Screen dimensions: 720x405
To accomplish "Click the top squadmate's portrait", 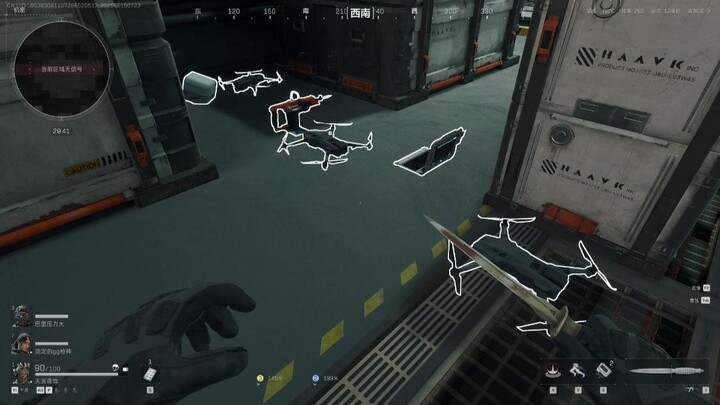I will pyautogui.click(x=22, y=316).
